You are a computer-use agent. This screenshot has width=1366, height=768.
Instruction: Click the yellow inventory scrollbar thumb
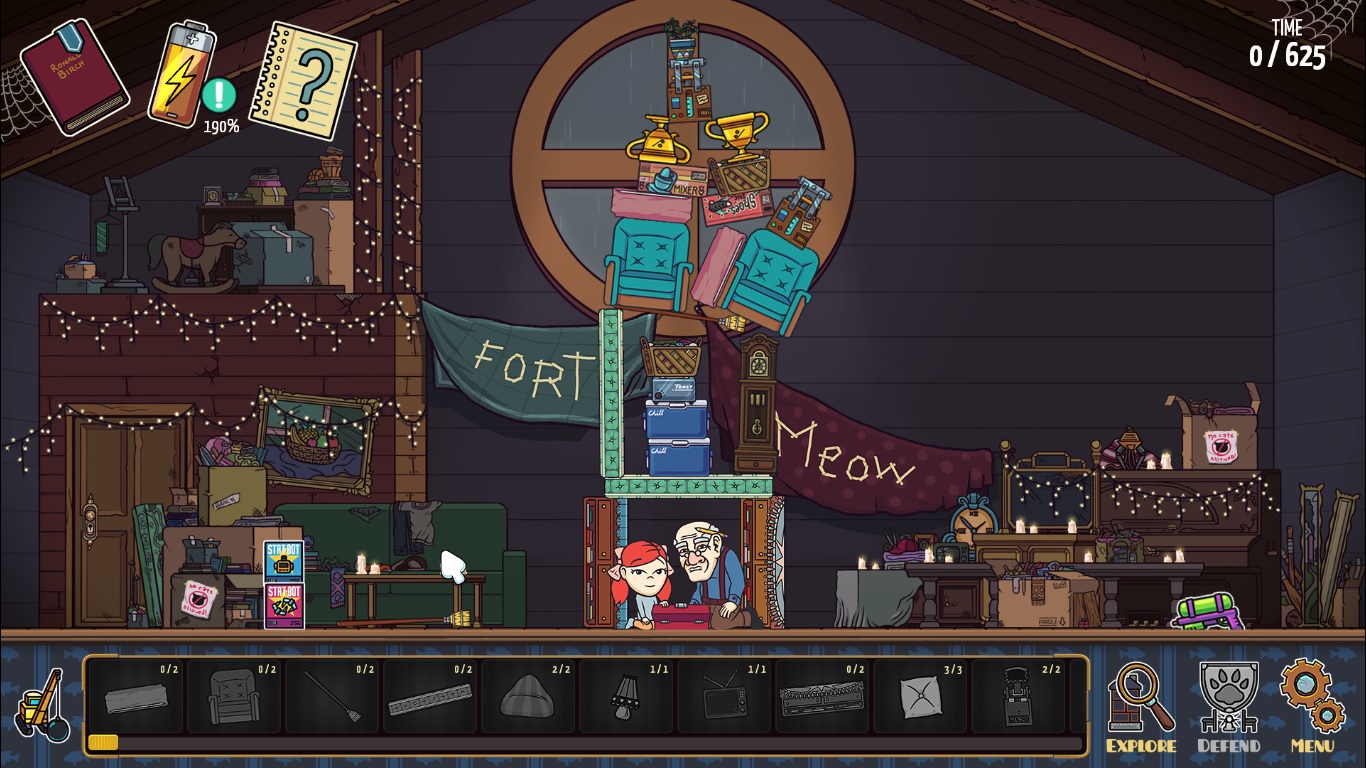click(x=103, y=742)
